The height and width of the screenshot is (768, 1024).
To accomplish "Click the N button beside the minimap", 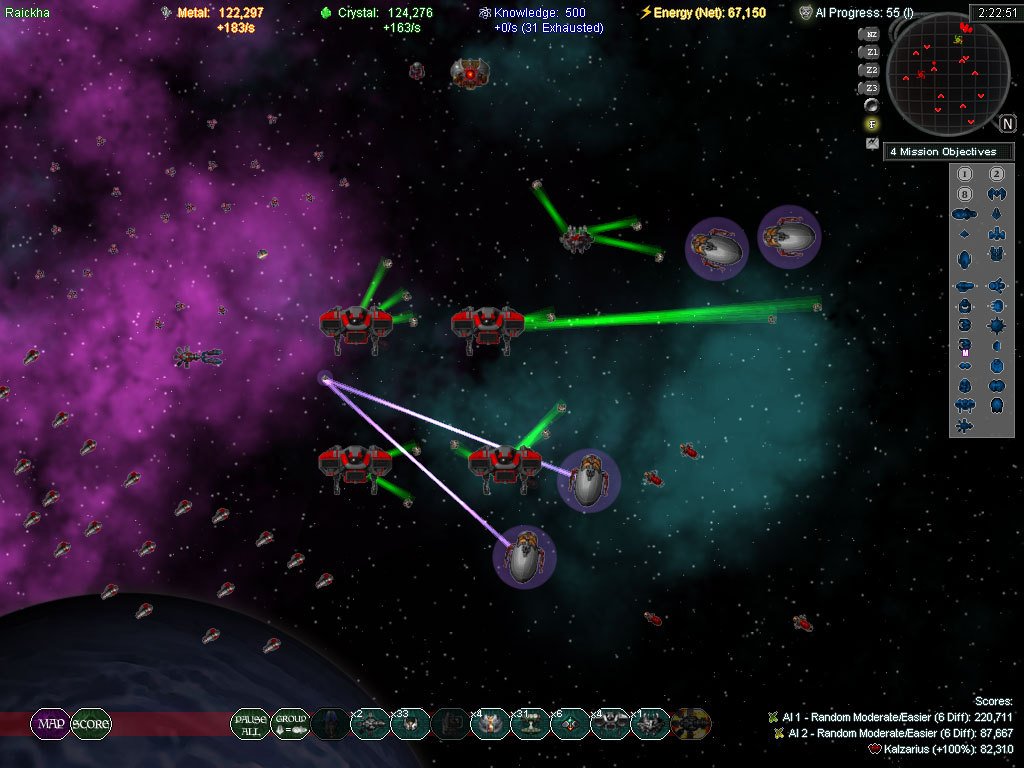I will (x=1007, y=124).
